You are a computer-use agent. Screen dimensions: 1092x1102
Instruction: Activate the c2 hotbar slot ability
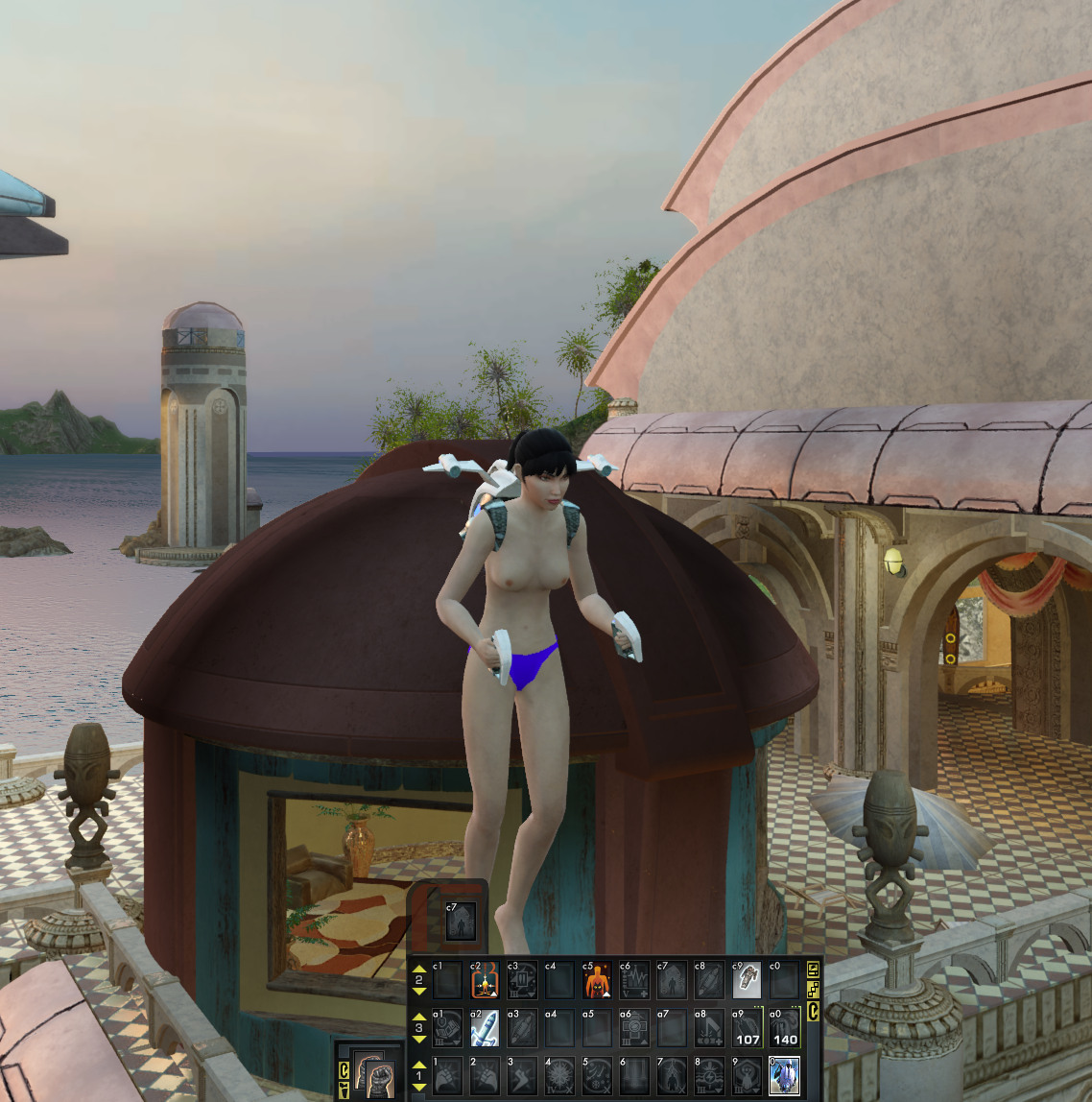[485, 981]
